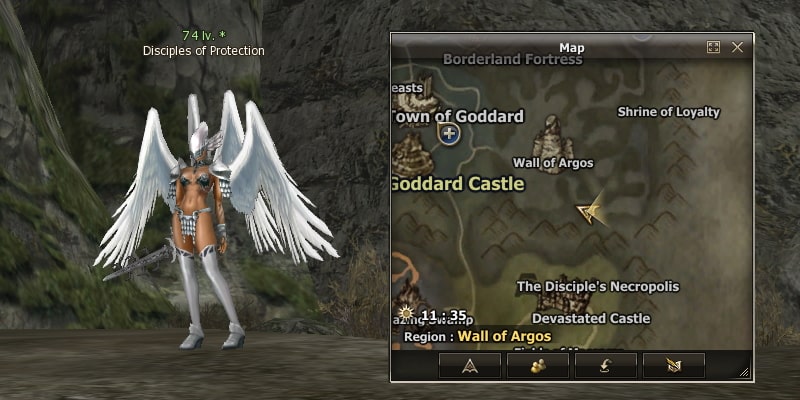This screenshot has height=400, width=800.
Task: Maximize the Map window
Action: (713, 47)
